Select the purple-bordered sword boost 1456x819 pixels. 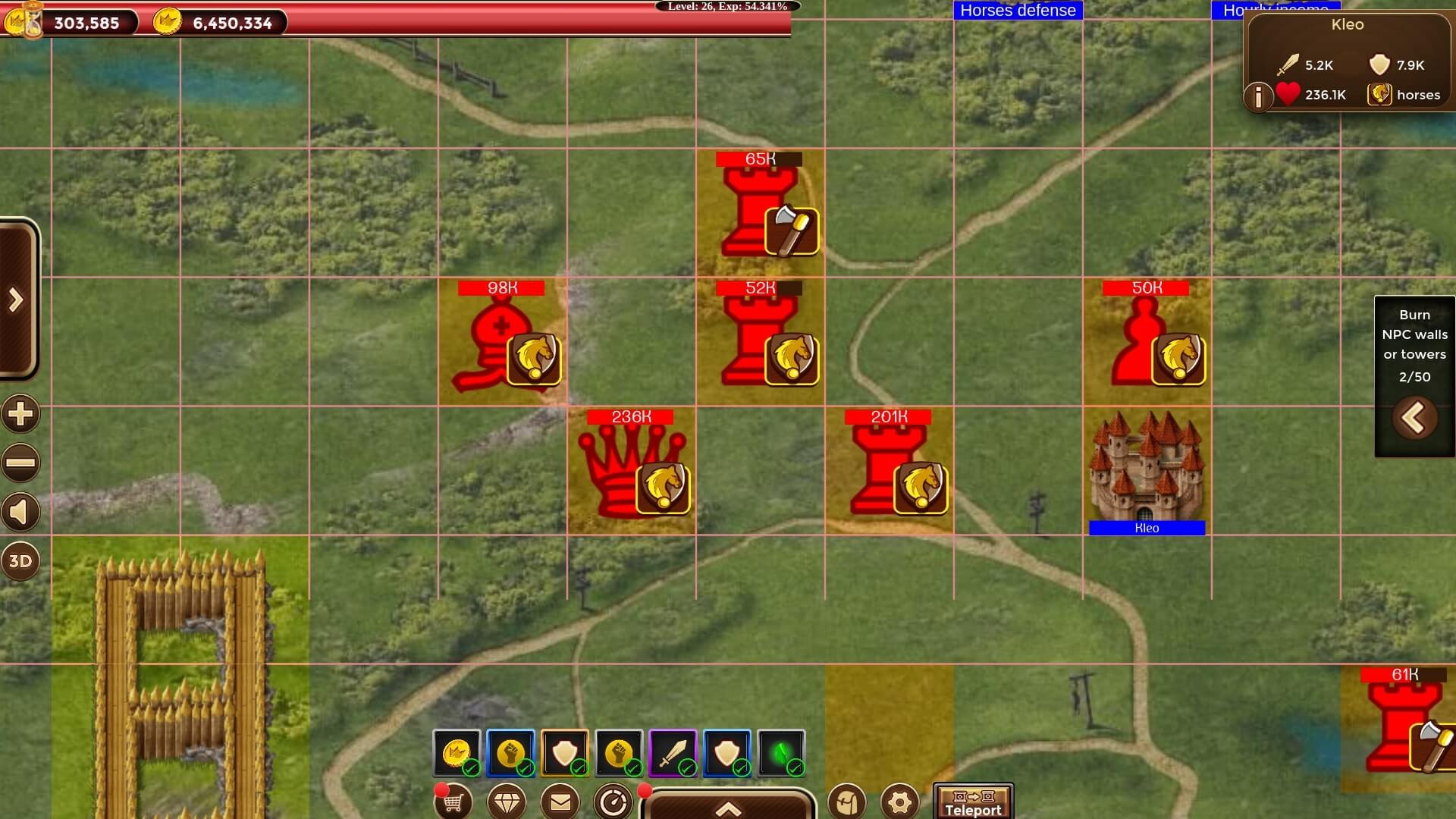pos(673,753)
